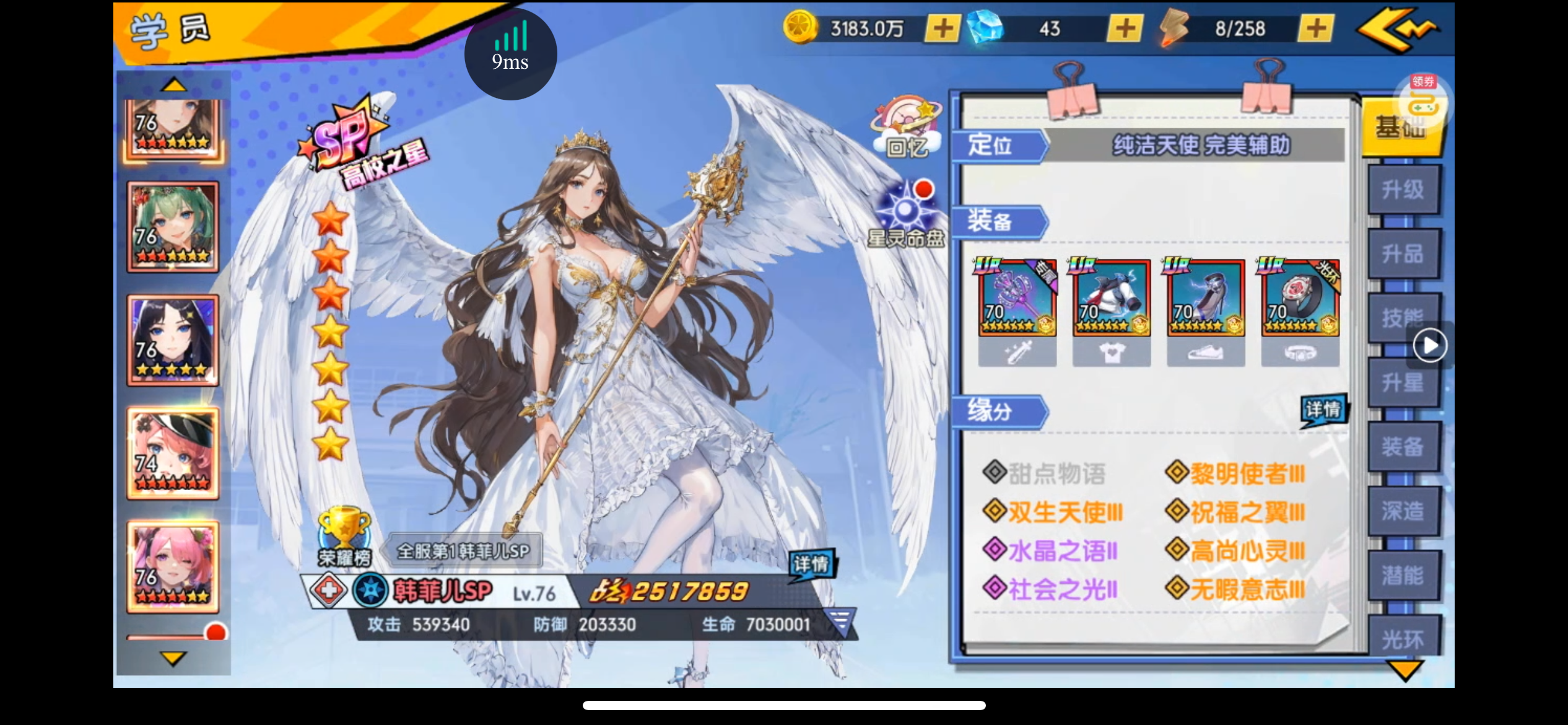Viewport: 1568px width, 725px height.
Task: Open the 光环 aura tab
Action: point(1403,638)
